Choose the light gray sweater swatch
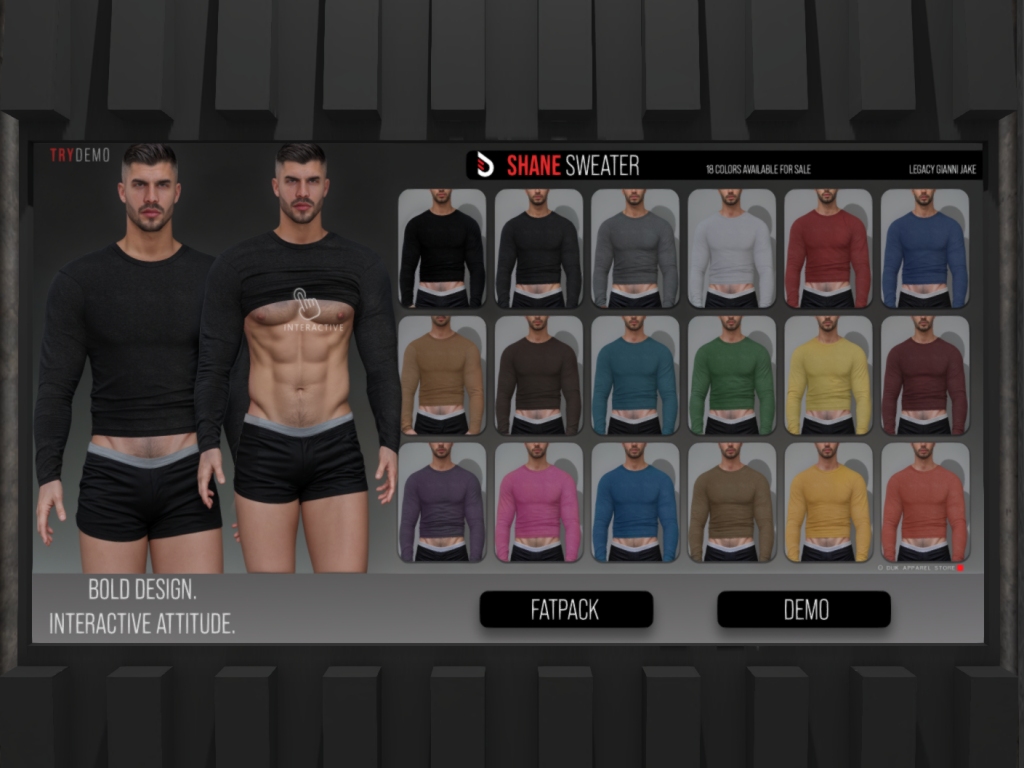 731,248
